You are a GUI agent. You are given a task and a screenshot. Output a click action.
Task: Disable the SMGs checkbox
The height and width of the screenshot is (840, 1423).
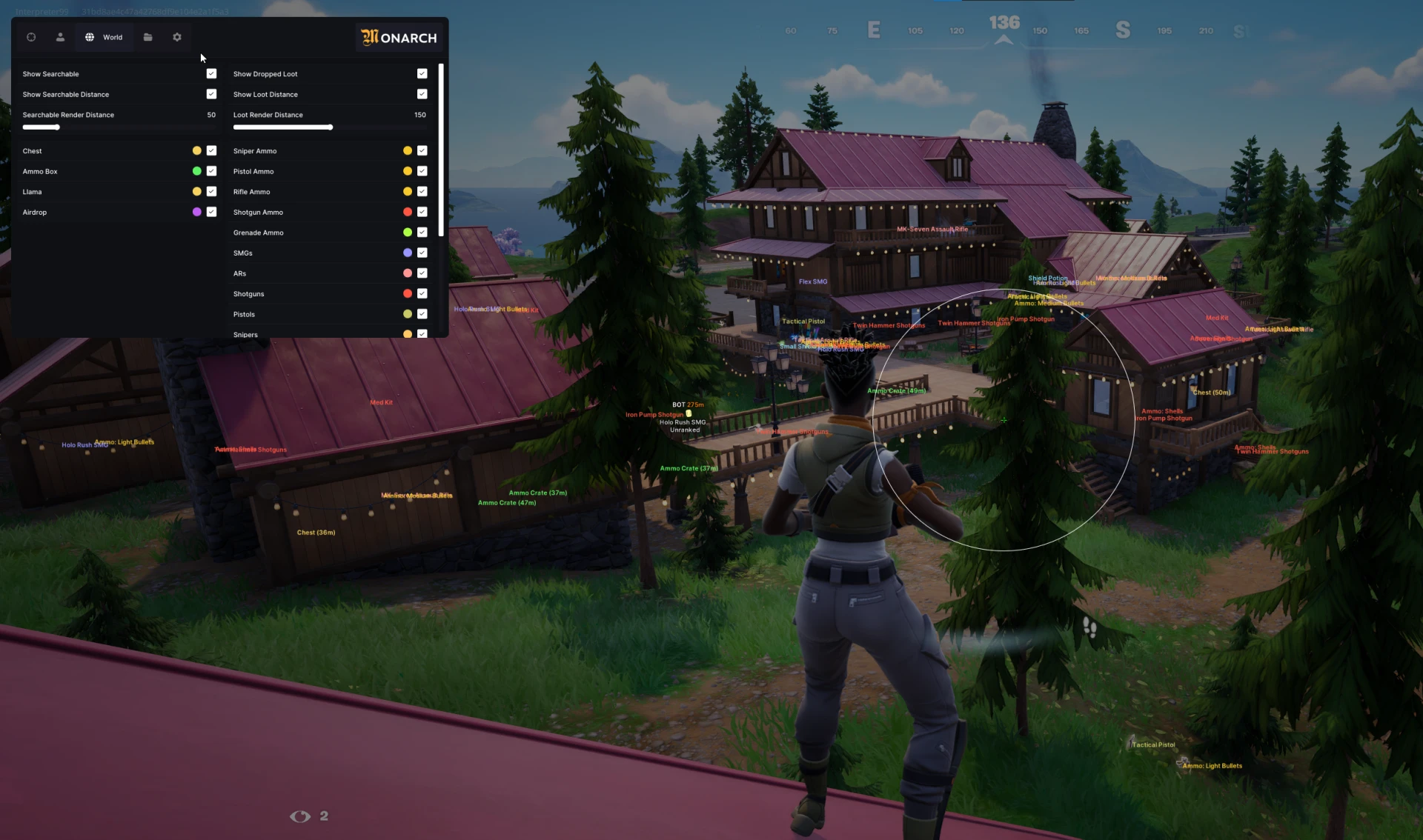point(422,253)
